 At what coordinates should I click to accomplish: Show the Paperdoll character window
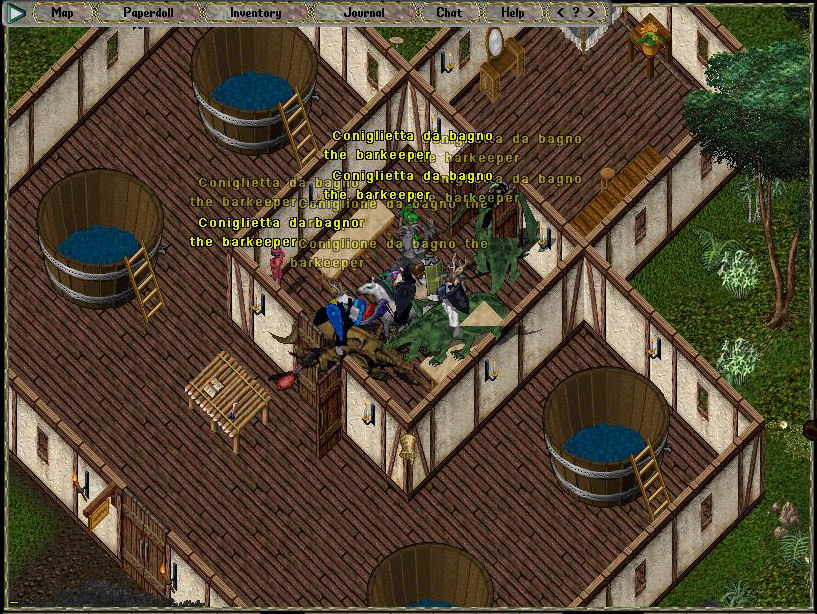[x=148, y=13]
